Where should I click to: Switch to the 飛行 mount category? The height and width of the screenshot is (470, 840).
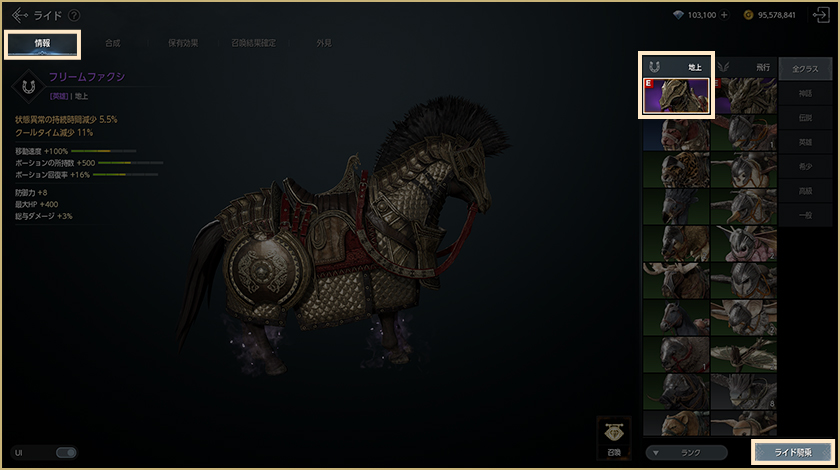click(744, 66)
